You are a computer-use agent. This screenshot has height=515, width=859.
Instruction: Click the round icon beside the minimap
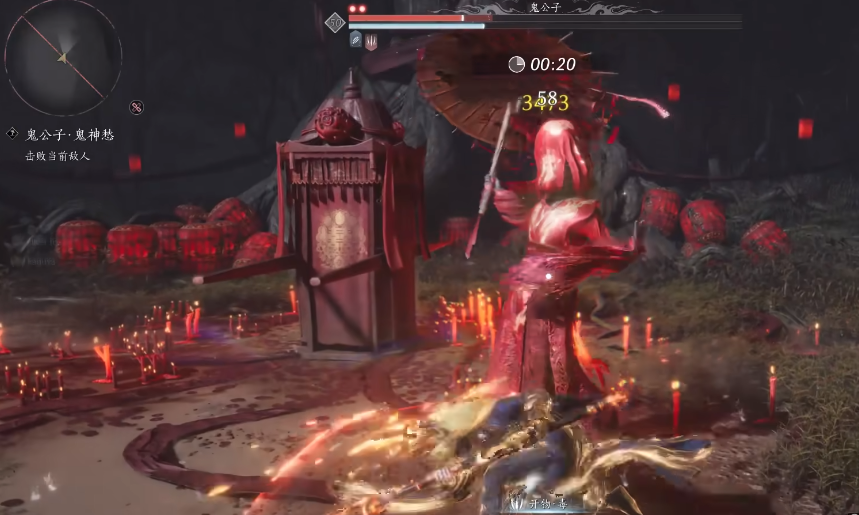136,107
